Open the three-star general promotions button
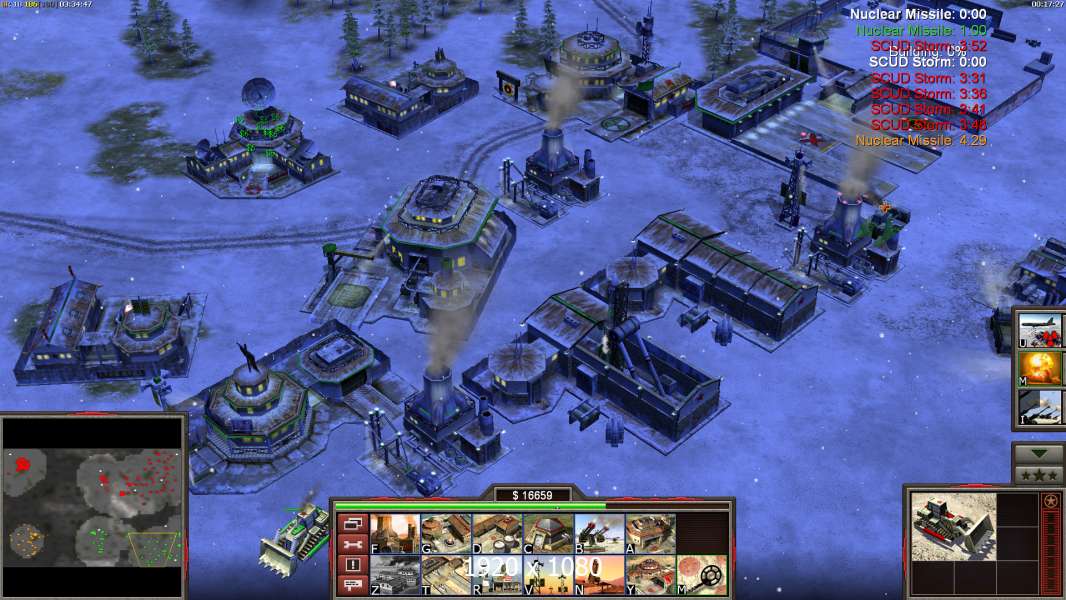The image size is (1066, 600). (x=1038, y=475)
